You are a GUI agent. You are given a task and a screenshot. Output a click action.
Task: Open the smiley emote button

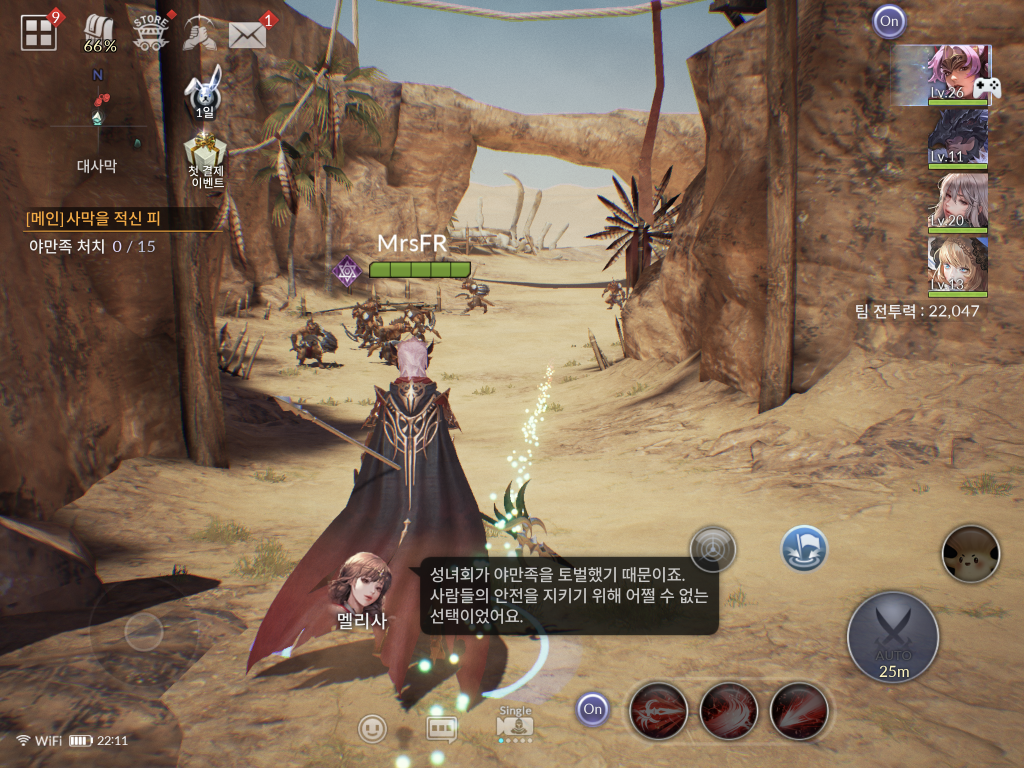(372, 728)
